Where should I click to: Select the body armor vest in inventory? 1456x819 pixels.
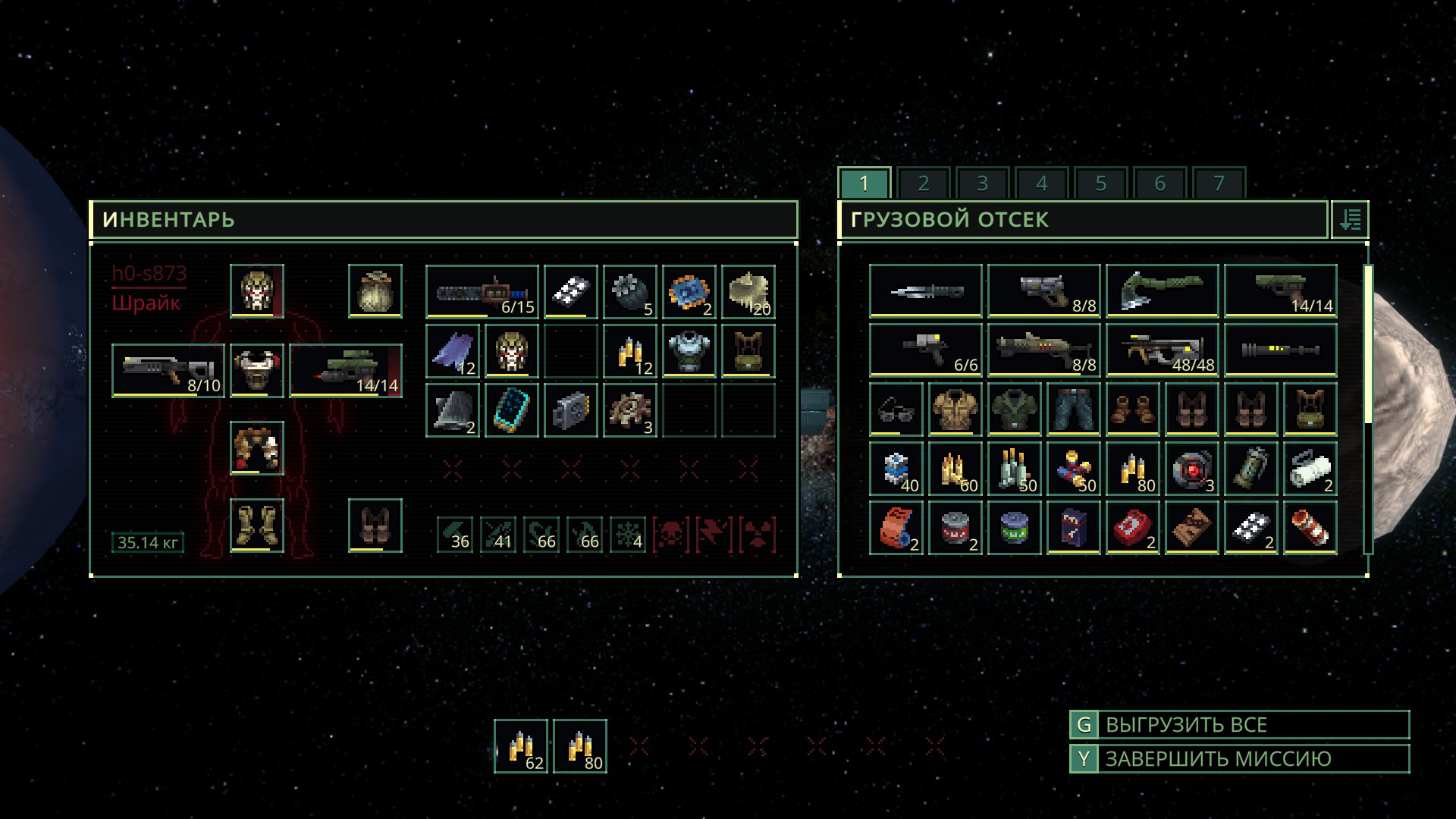[x=689, y=350]
